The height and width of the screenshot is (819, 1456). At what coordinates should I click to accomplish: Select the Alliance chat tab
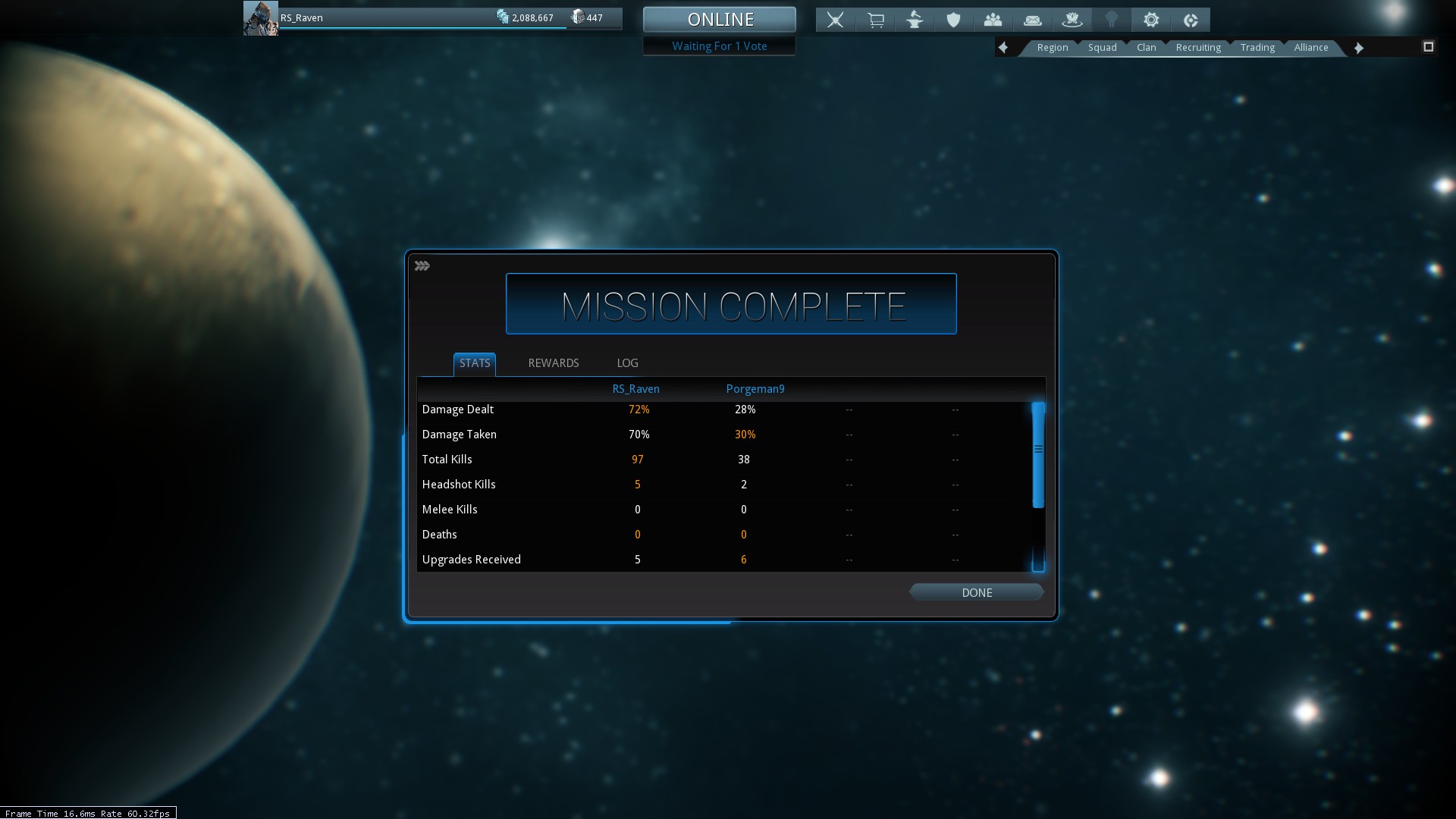click(1310, 47)
